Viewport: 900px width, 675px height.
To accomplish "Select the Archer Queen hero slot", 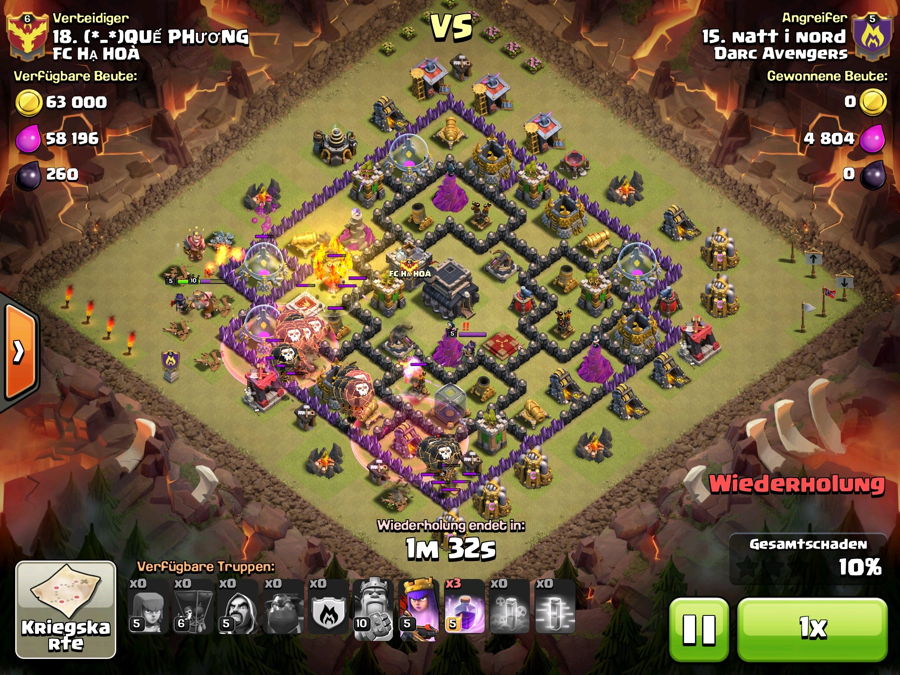I will (419, 606).
